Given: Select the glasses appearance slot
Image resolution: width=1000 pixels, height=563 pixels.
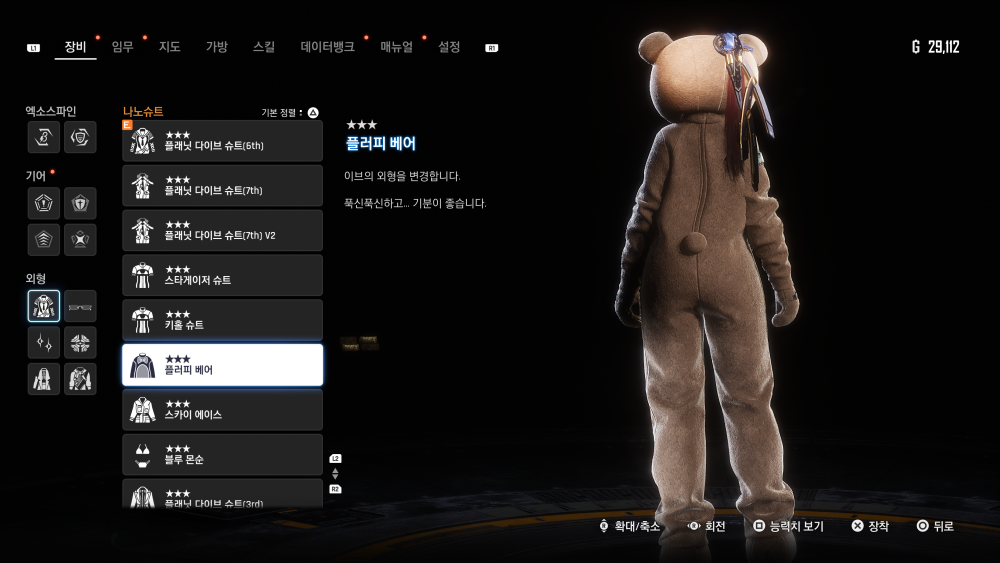Looking at the screenshot, I should [80, 306].
